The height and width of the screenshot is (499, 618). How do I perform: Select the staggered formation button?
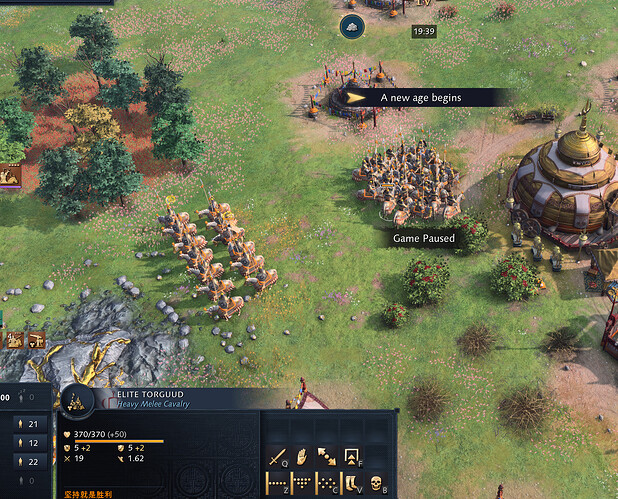click(x=327, y=483)
